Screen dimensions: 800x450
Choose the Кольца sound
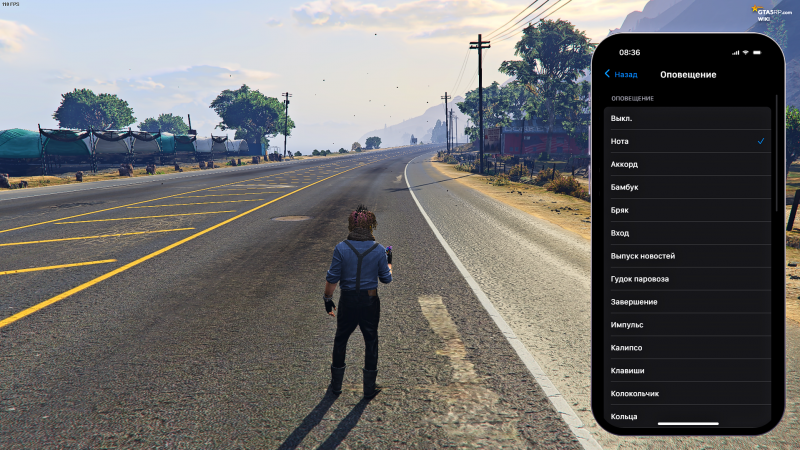click(690, 416)
